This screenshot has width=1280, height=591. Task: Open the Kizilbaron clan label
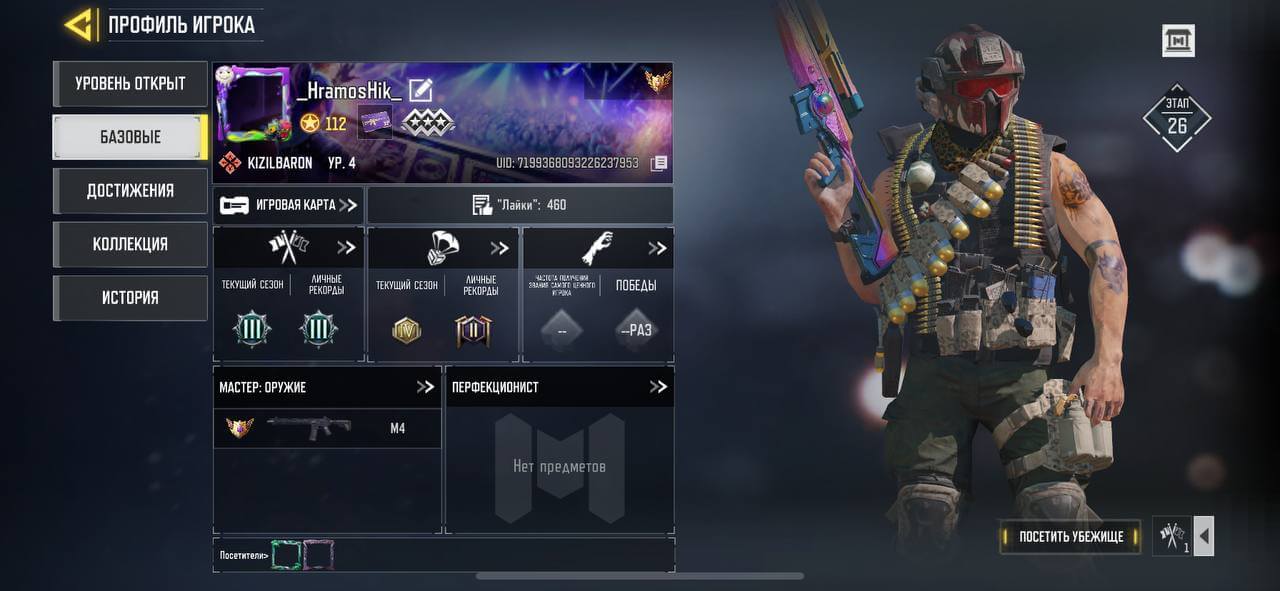(268, 163)
